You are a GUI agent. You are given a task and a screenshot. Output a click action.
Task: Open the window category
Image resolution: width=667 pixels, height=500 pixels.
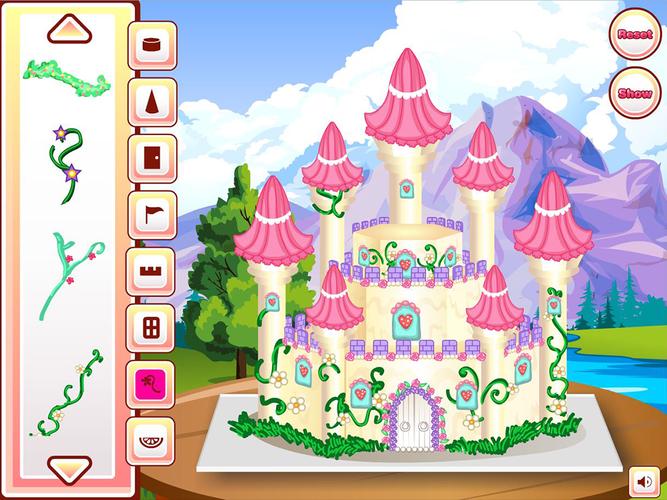[x=152, y=327]
